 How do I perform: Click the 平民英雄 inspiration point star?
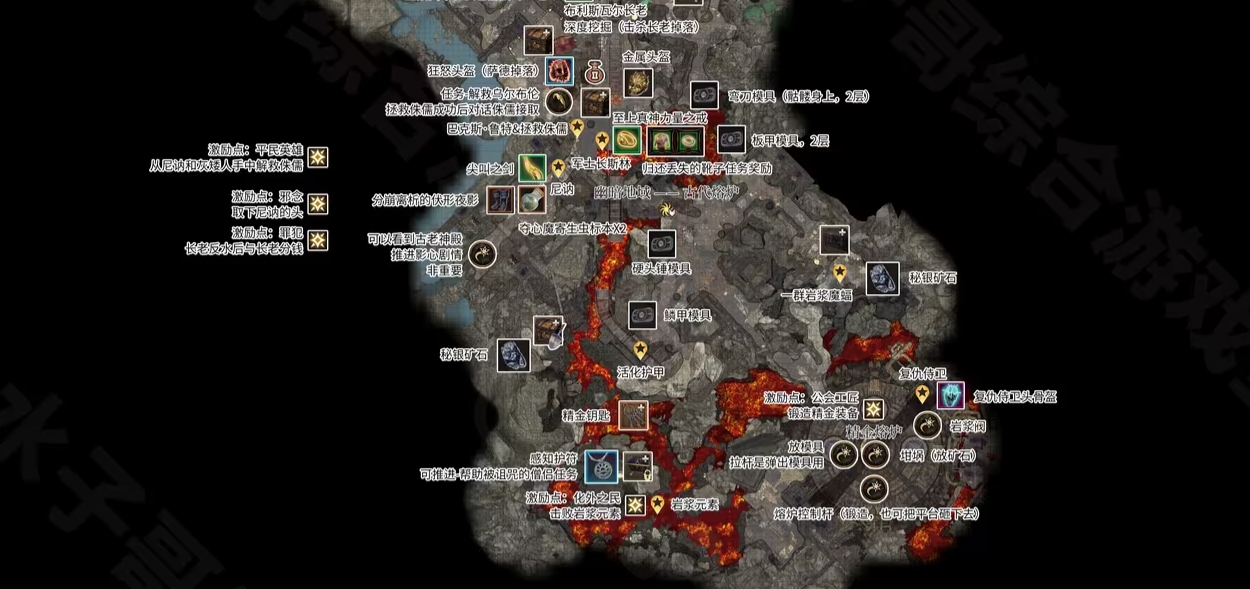(x=317, y=157)
